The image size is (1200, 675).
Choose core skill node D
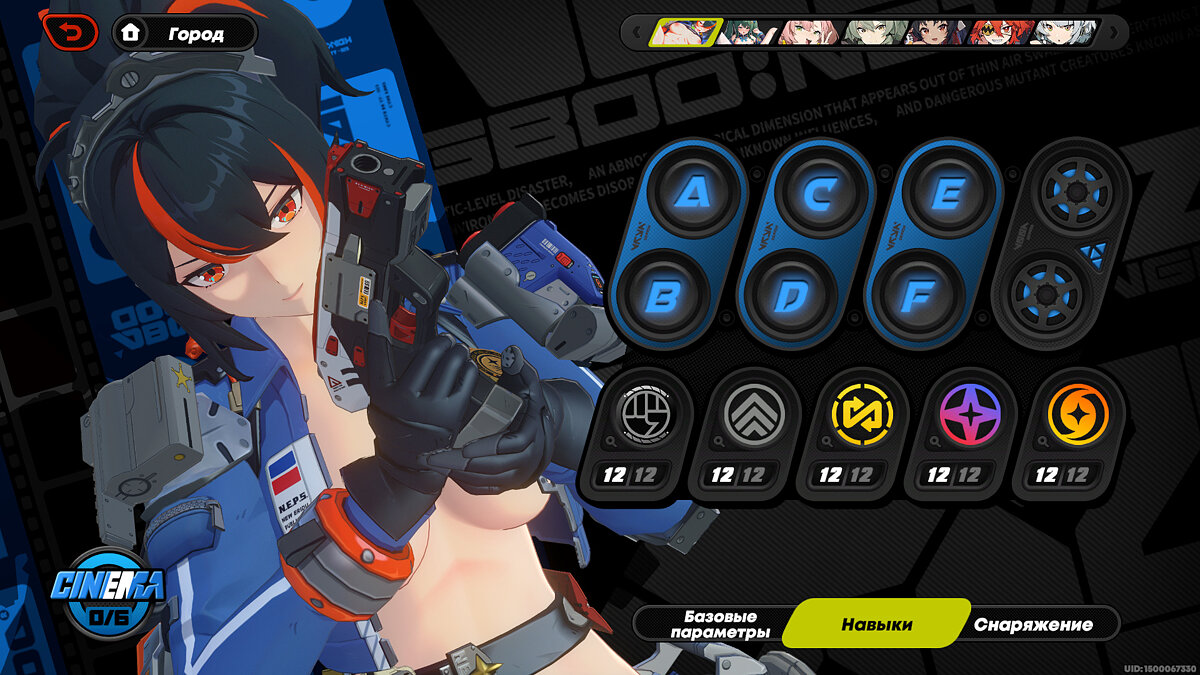789,296
